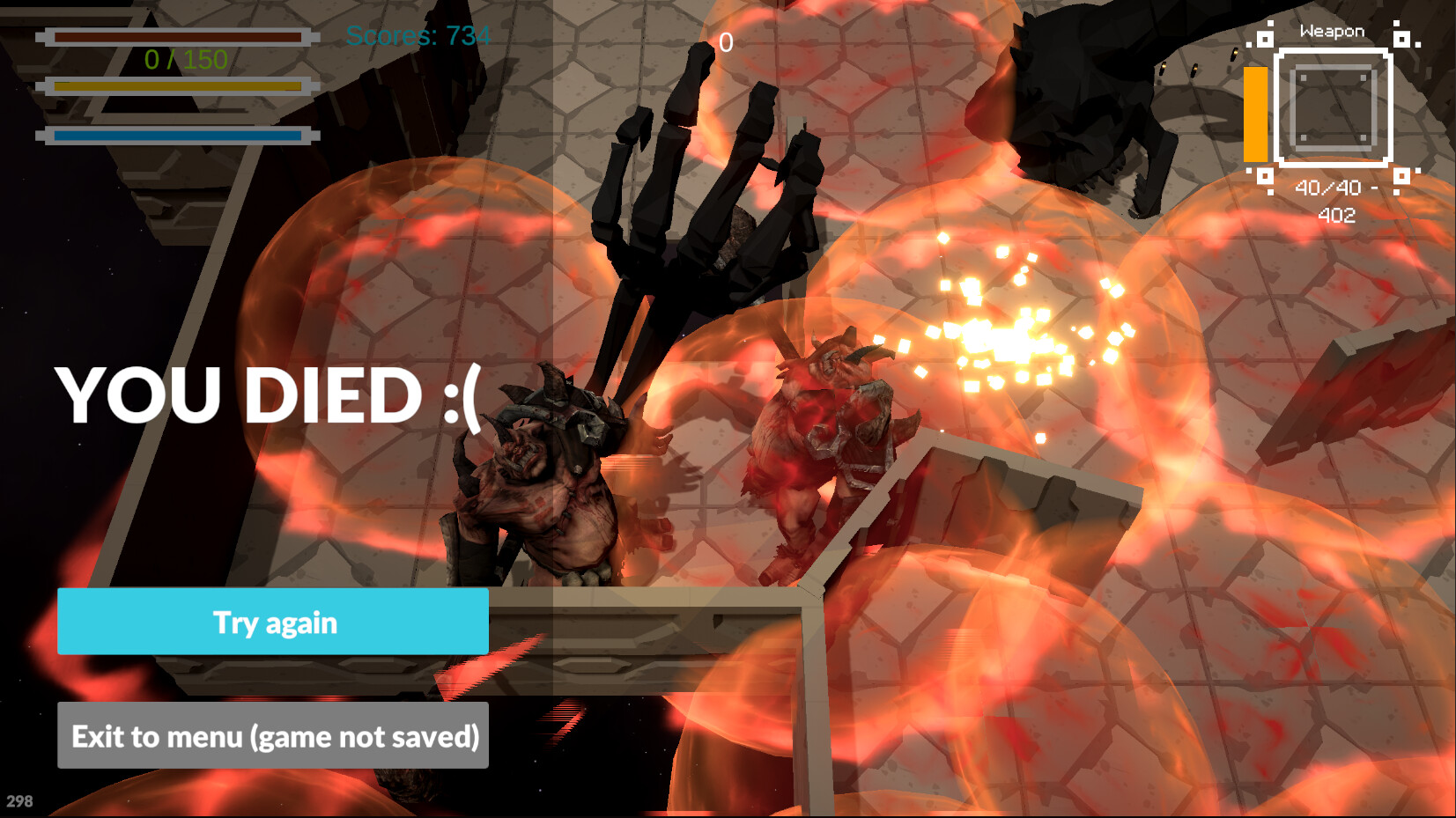The width and height of the screenshot is (1456, 818).
Task: Click the 402 reserve ammo number
Action: (1338, 215)
